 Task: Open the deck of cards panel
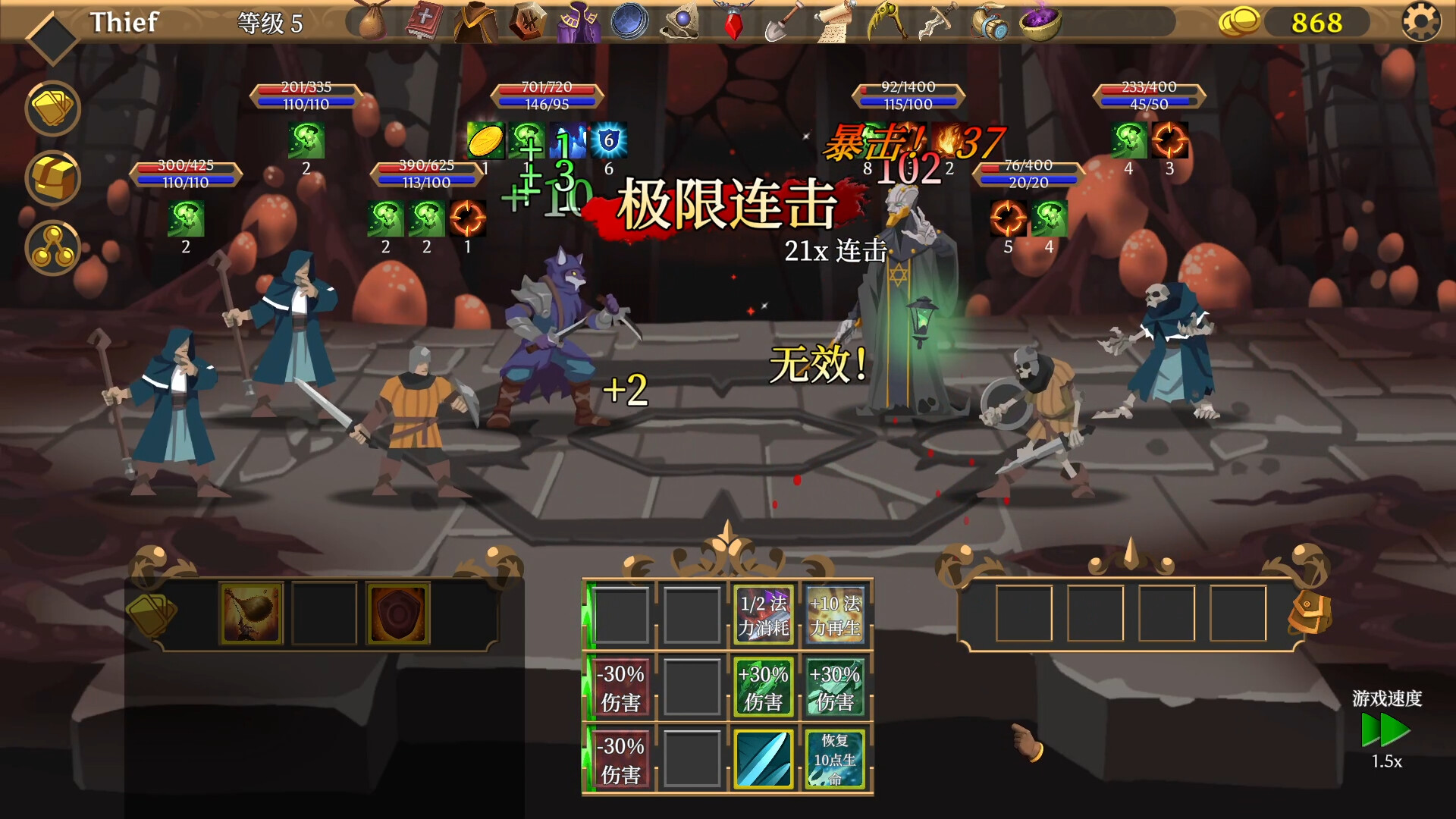pyautogui.click(x=52, y=108)
